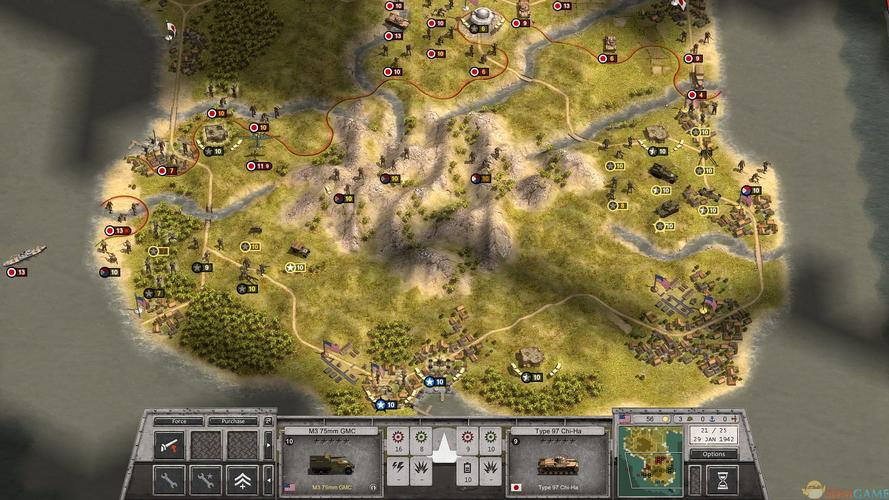Select the Type 97 Chi-Ha unit portrait
Image resolution: width=889 pixels, height=500 pixels.
557,461
